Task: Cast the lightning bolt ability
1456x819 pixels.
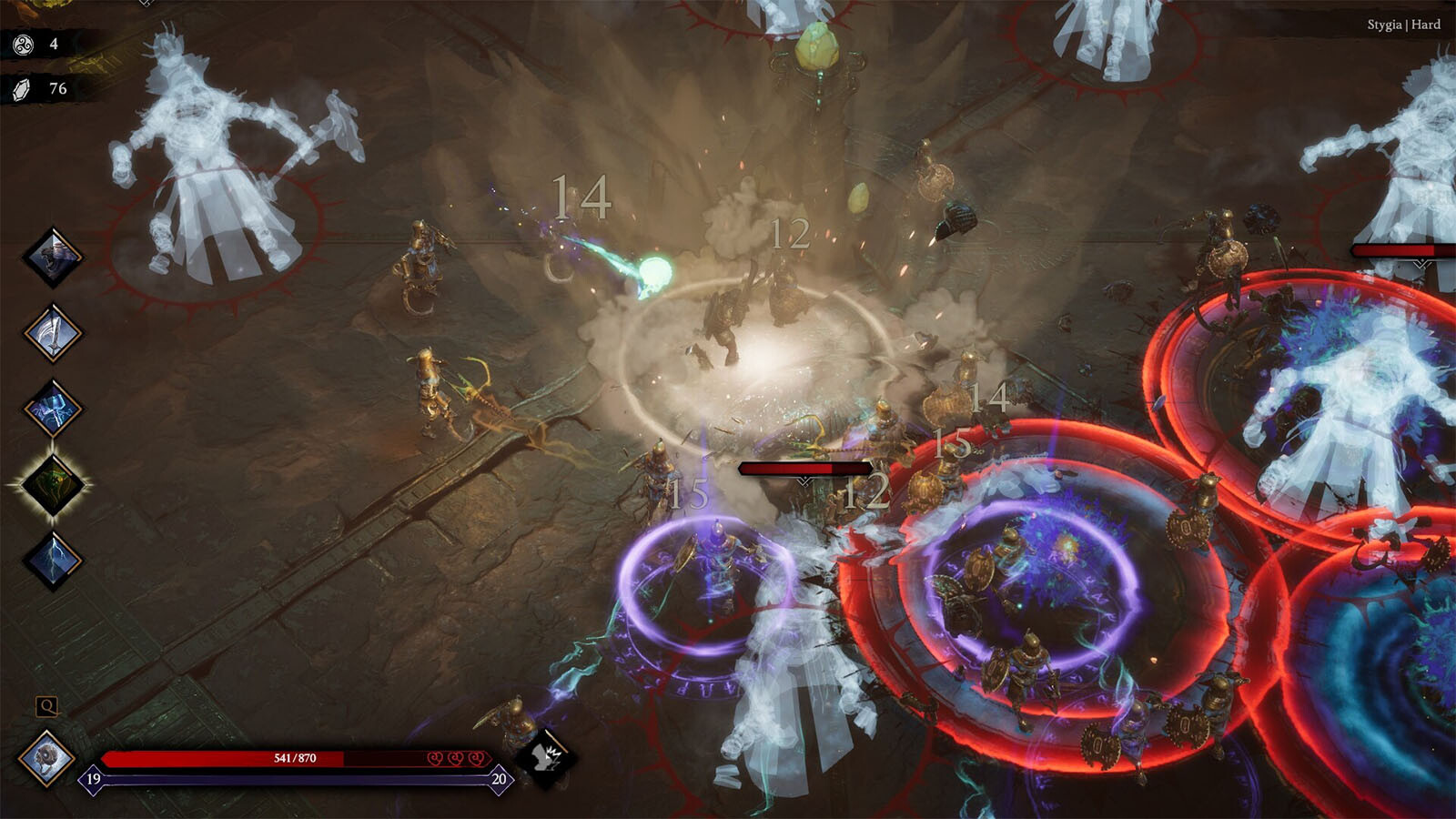Action: tap(53, 560)
